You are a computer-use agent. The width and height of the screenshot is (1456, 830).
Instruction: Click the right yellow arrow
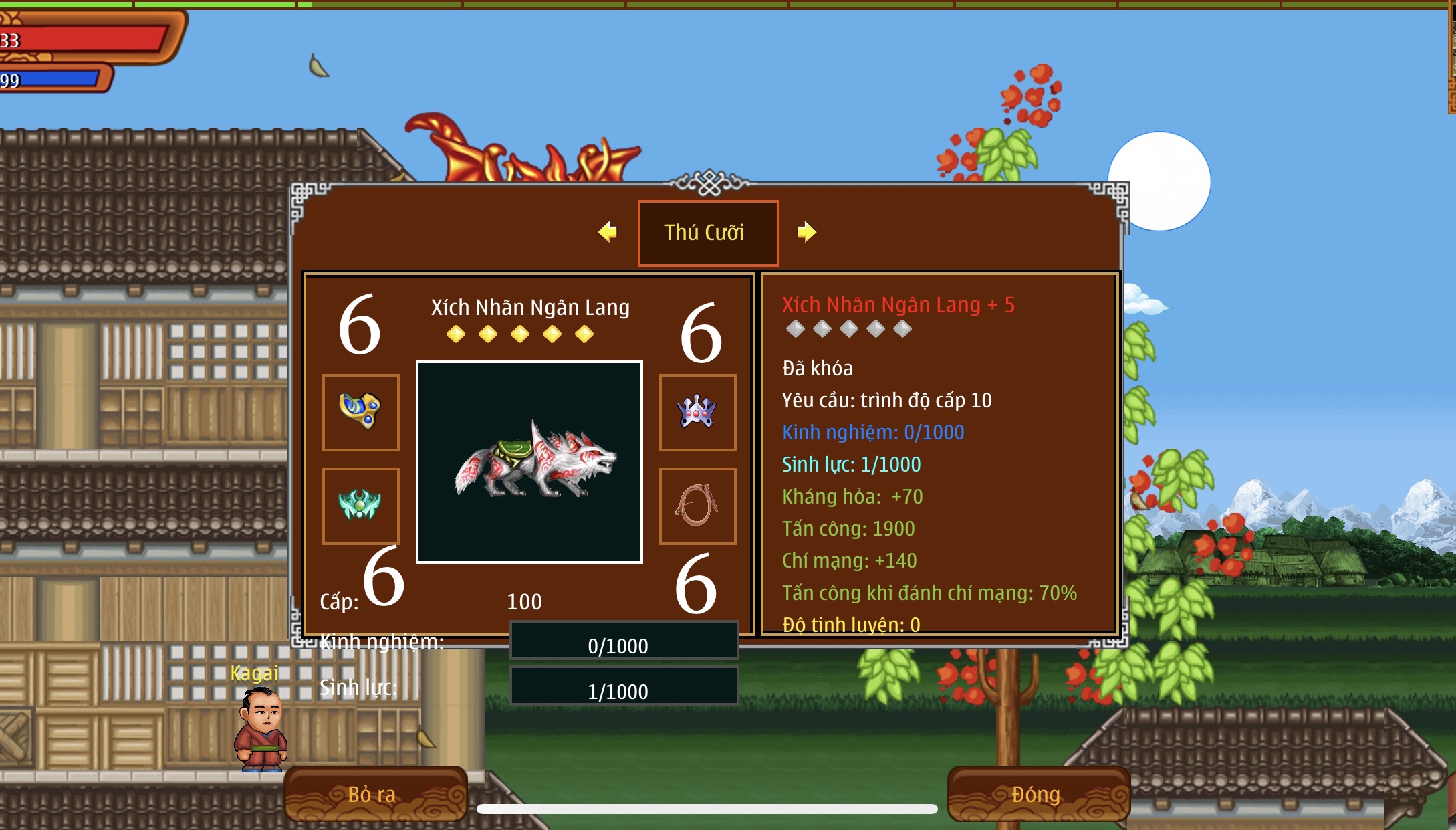[806, 232]
